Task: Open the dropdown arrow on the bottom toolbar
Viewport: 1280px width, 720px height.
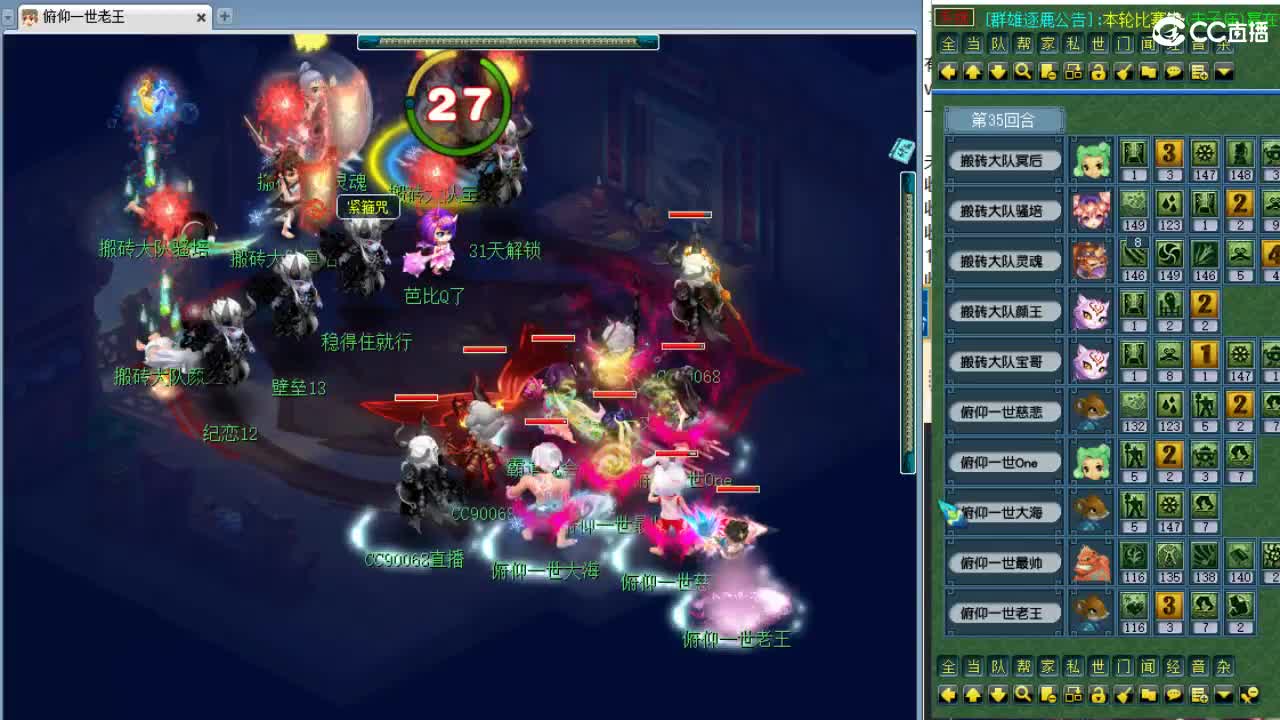Action: click(1225, 694)
